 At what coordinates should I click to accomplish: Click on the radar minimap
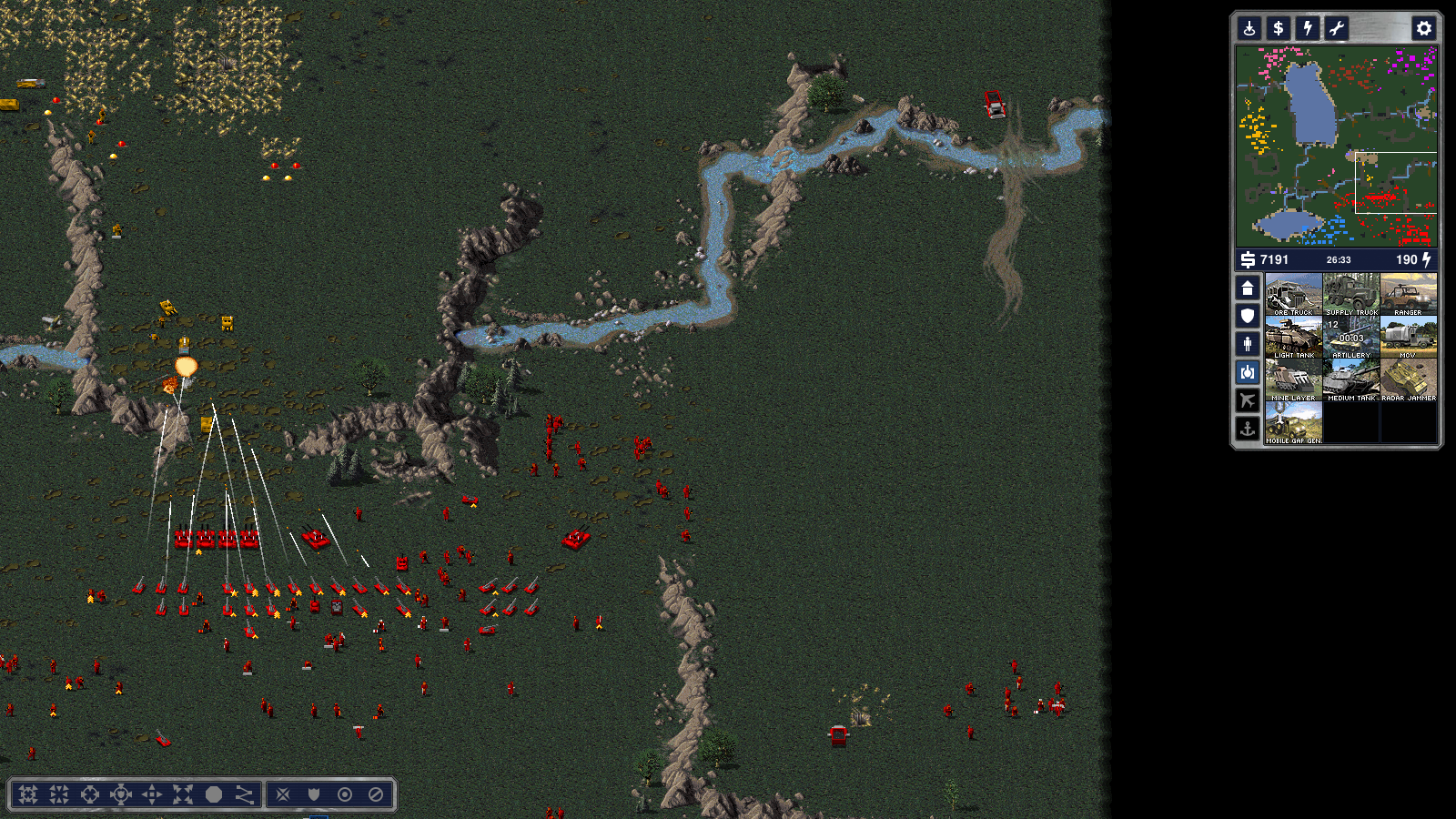click(1336, 146)
